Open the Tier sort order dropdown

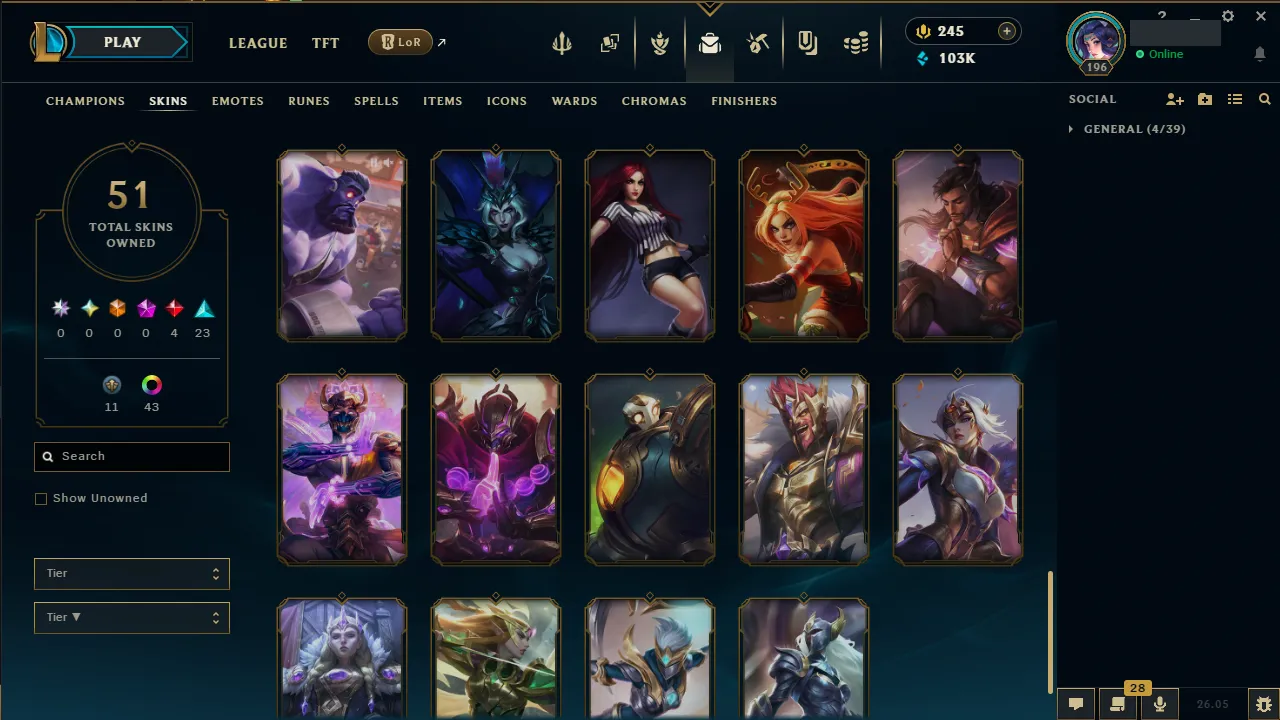tap(131, 617)
